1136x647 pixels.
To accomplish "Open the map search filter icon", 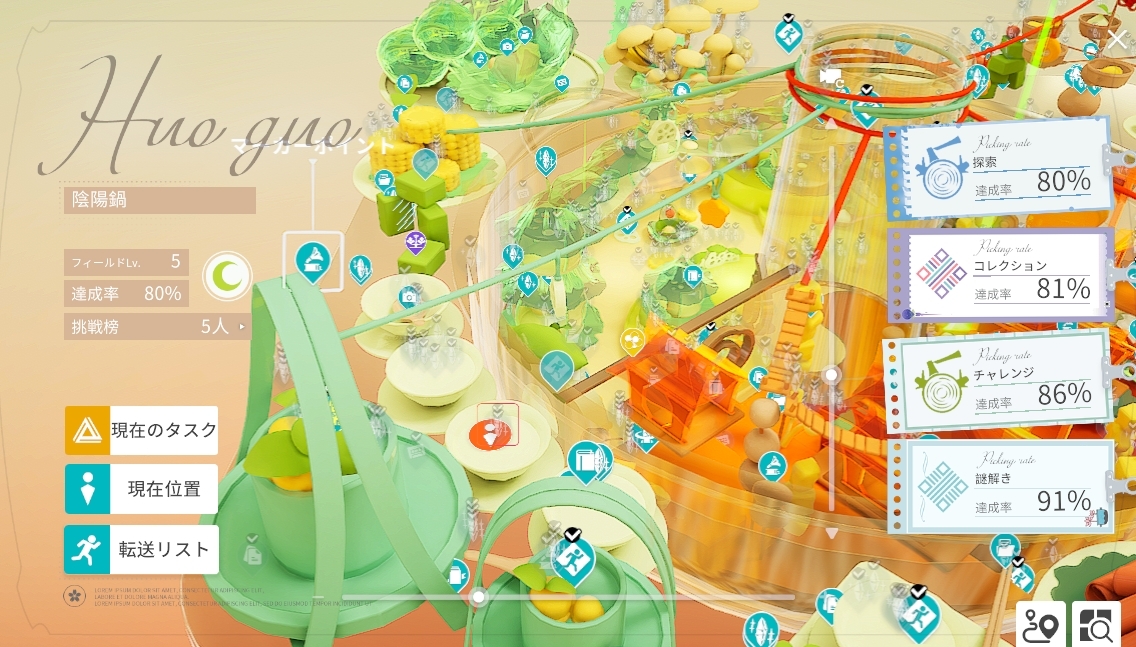I will click(x=1097, y=624).
